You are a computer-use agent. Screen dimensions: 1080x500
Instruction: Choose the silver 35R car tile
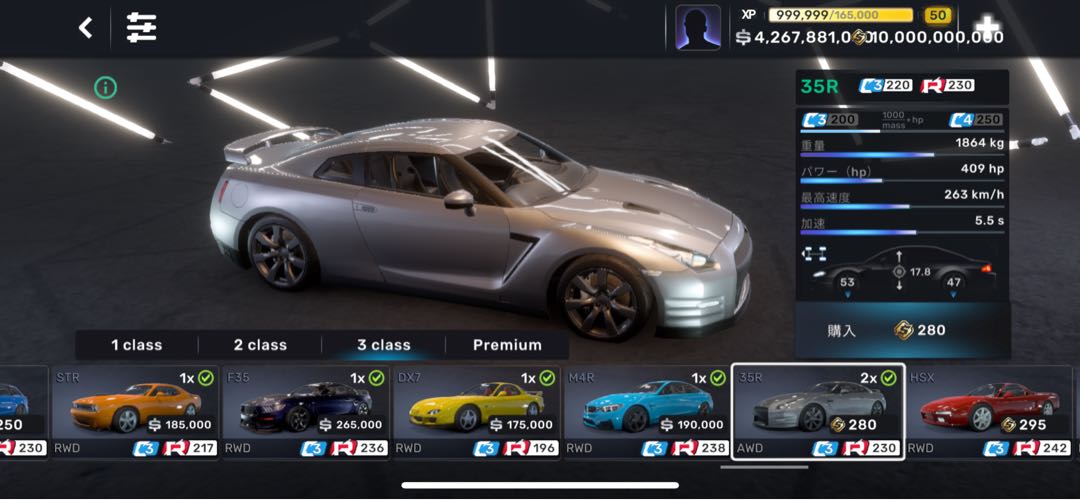(x=818, y=411)
